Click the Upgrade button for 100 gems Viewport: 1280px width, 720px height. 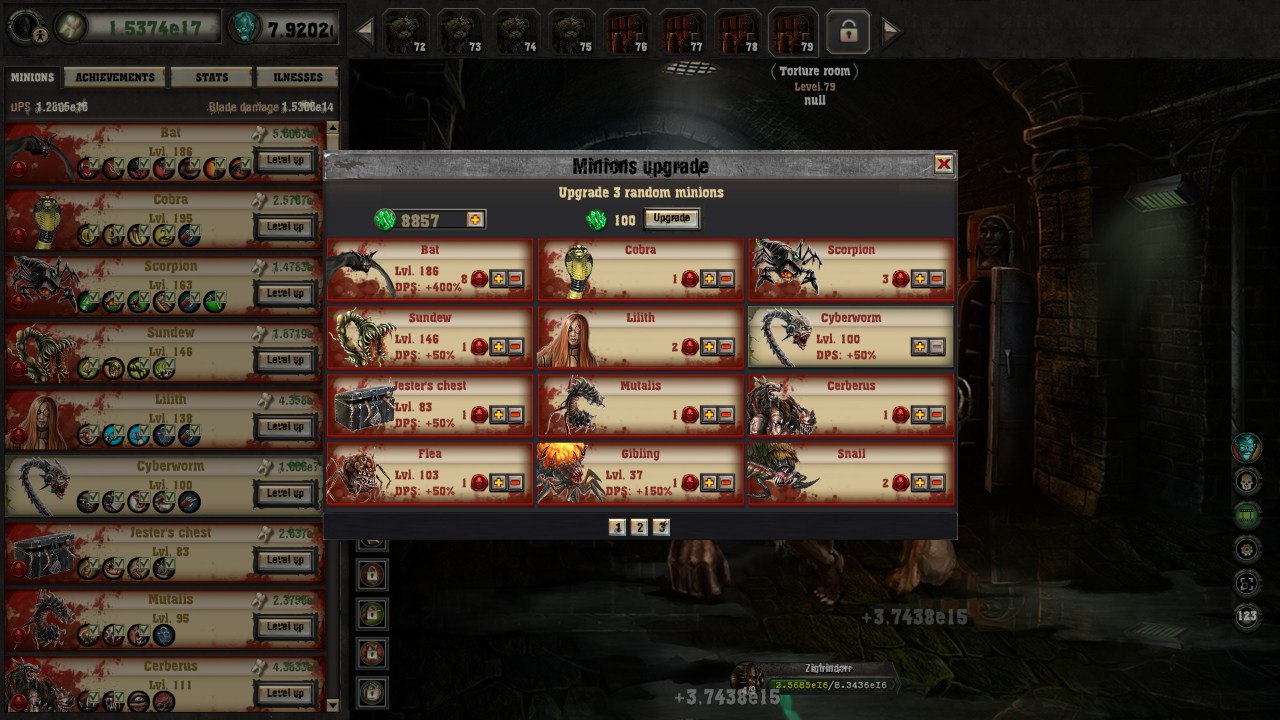671,219
